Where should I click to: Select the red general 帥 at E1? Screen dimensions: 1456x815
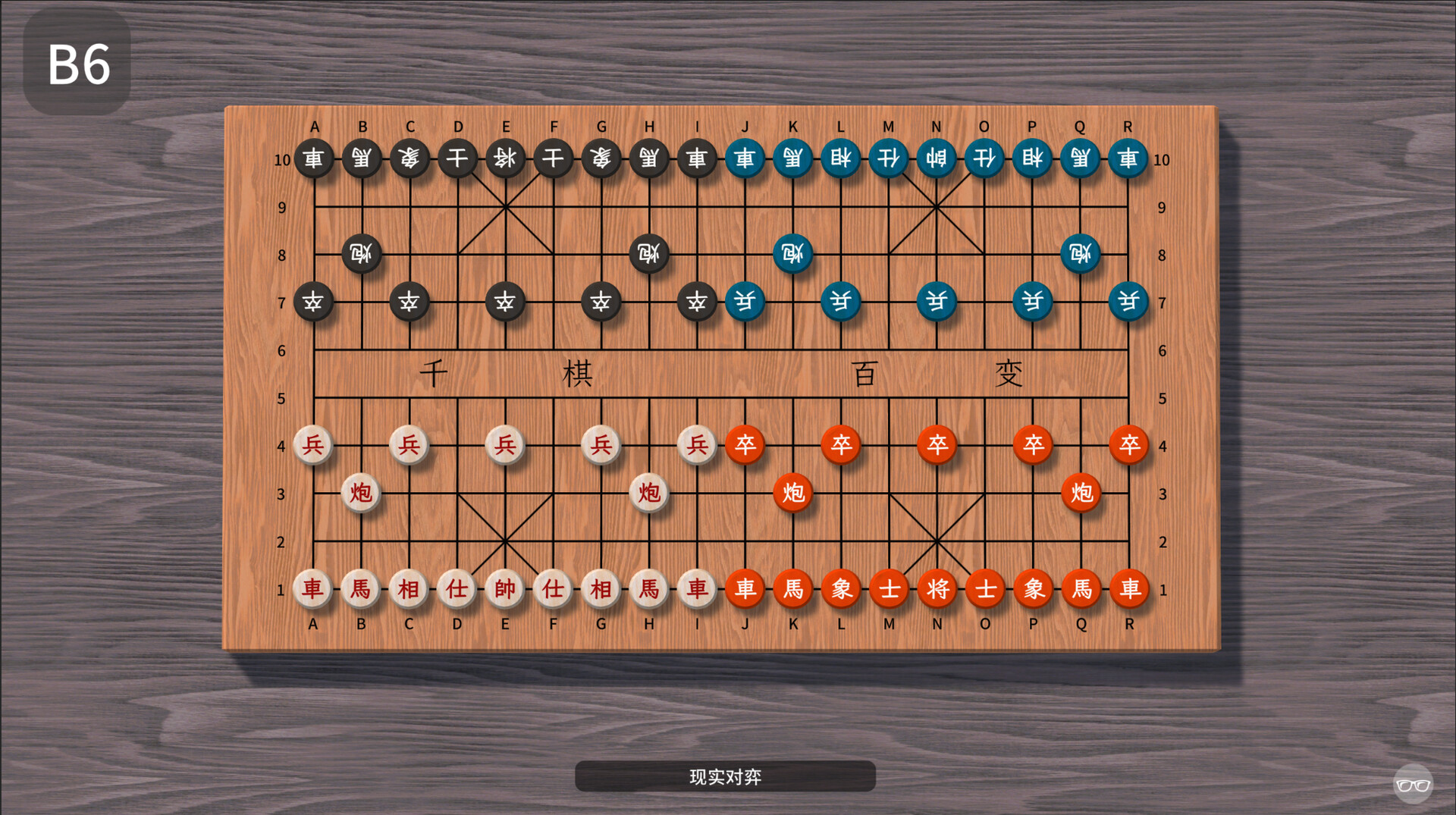coord(506,588)
